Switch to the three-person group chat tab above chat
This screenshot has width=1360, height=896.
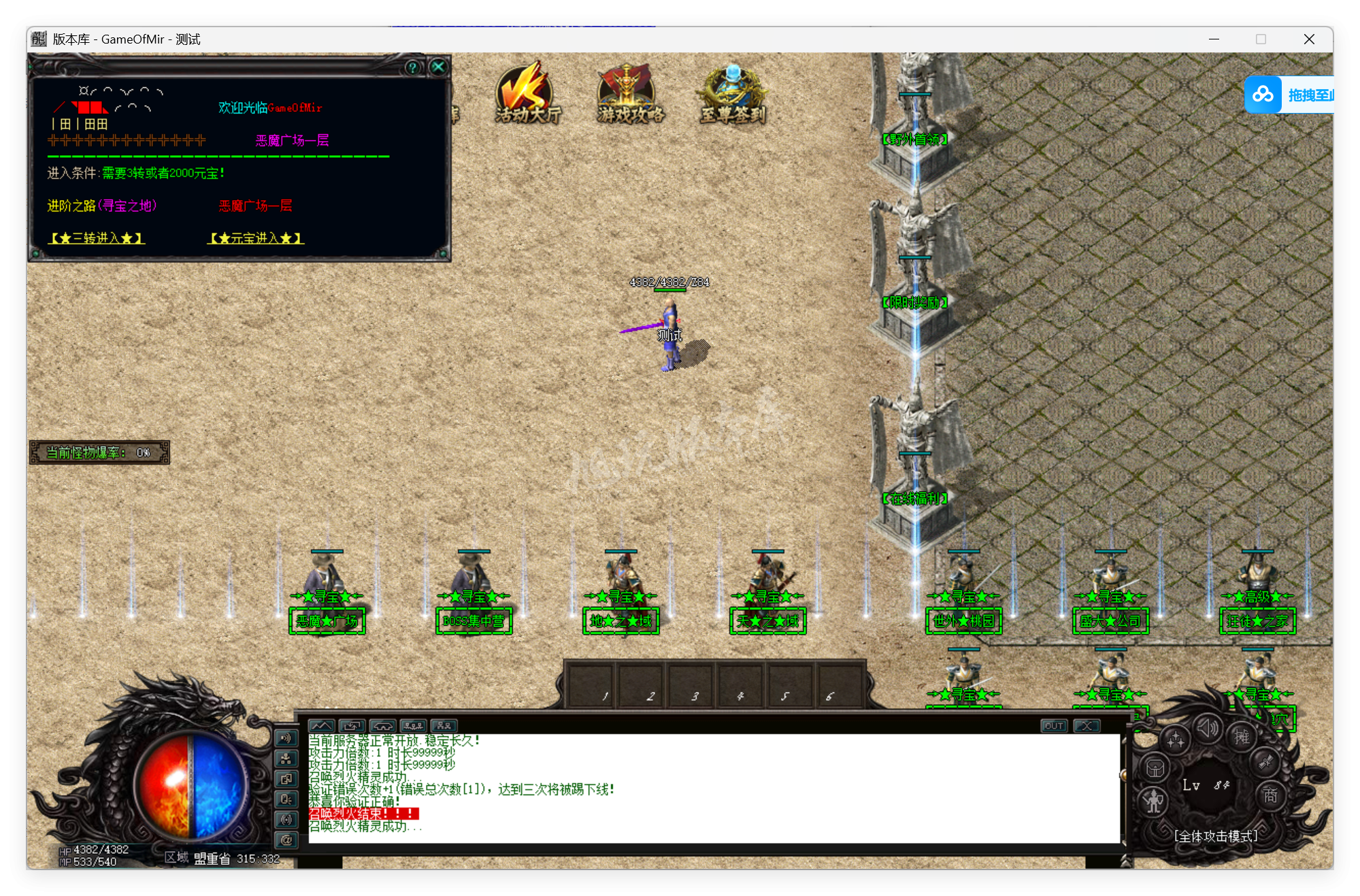coord(414,725)
